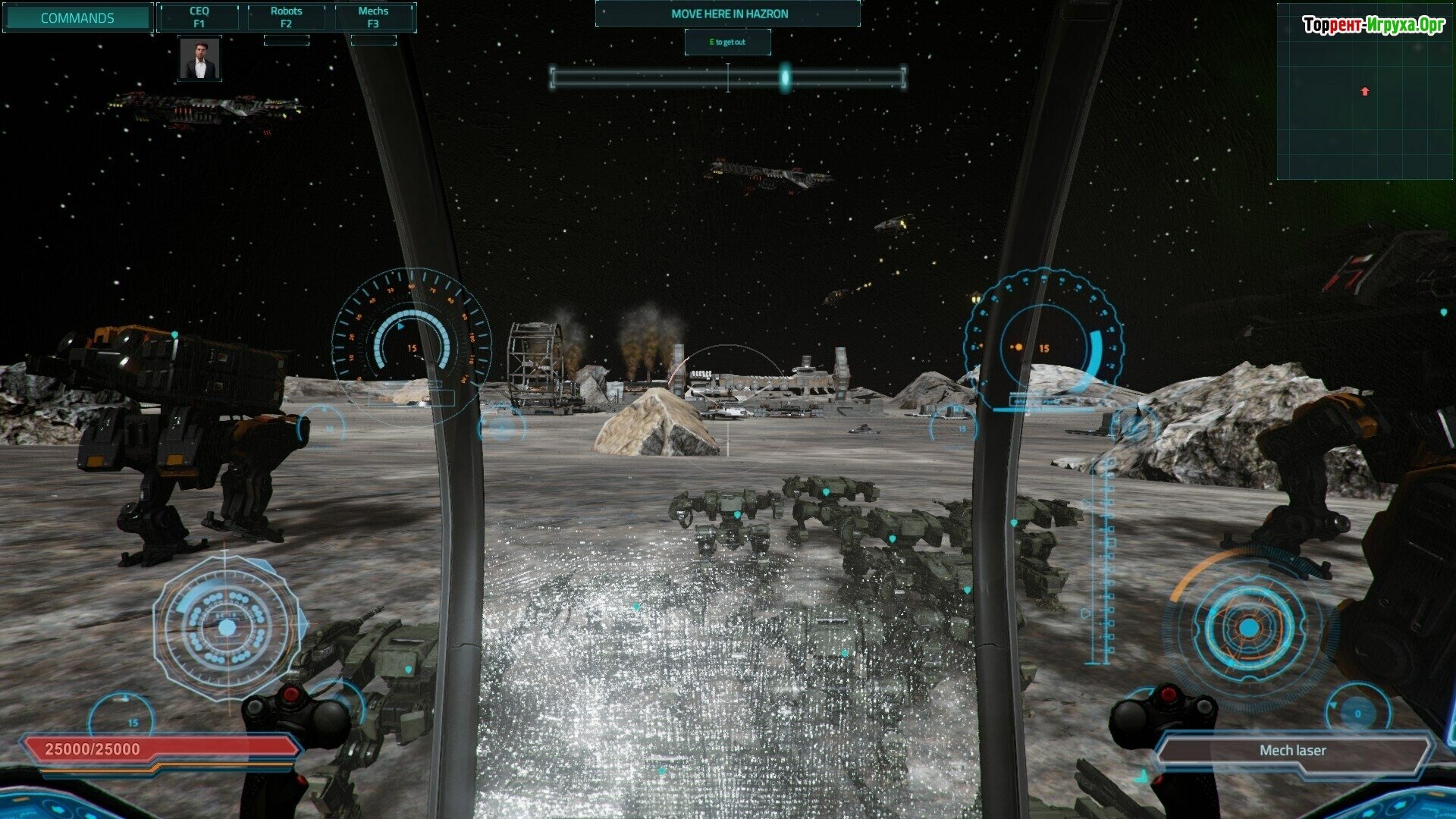Viewport: 1456px width, 819px height.
Task: Click the CEO portrait thumbnail
Action: coord(199,59)
